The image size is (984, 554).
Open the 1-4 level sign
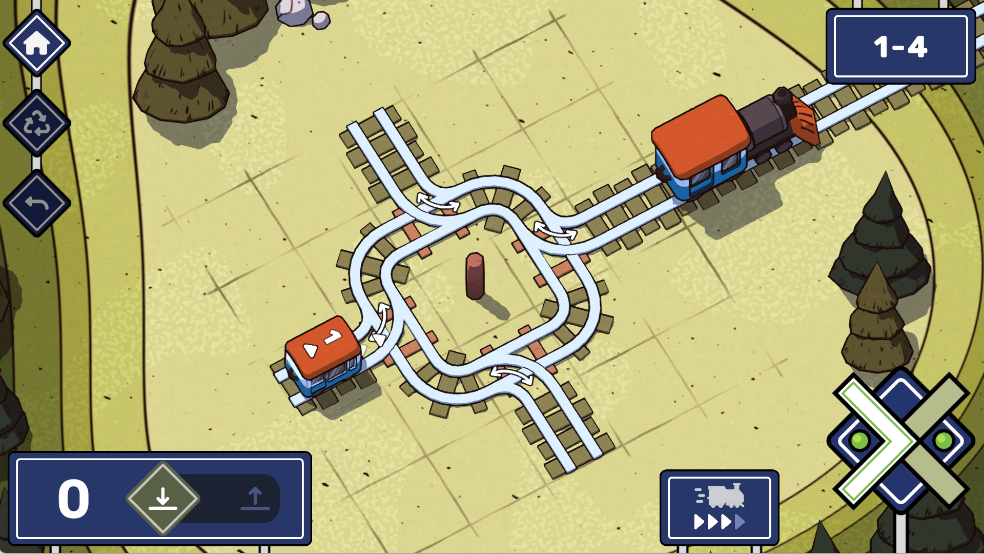(900, 46)
